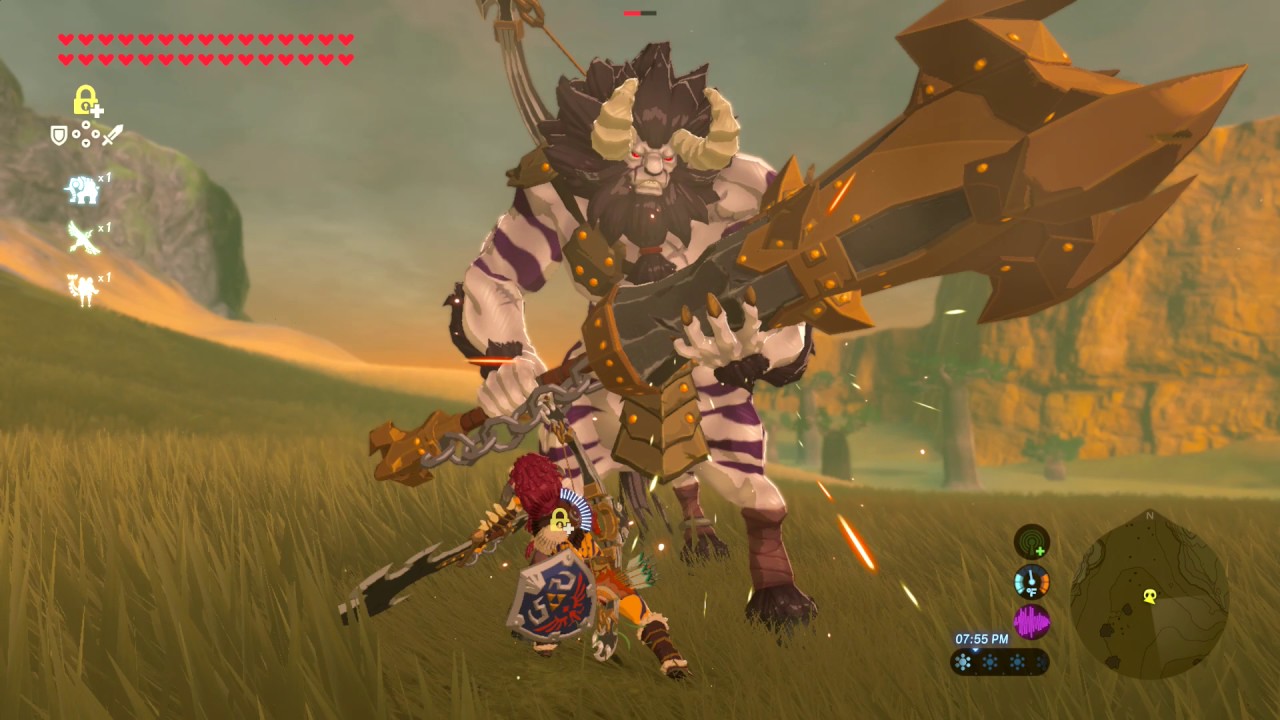
Task: Open the circular minimap
Action: pos(1149,596)
